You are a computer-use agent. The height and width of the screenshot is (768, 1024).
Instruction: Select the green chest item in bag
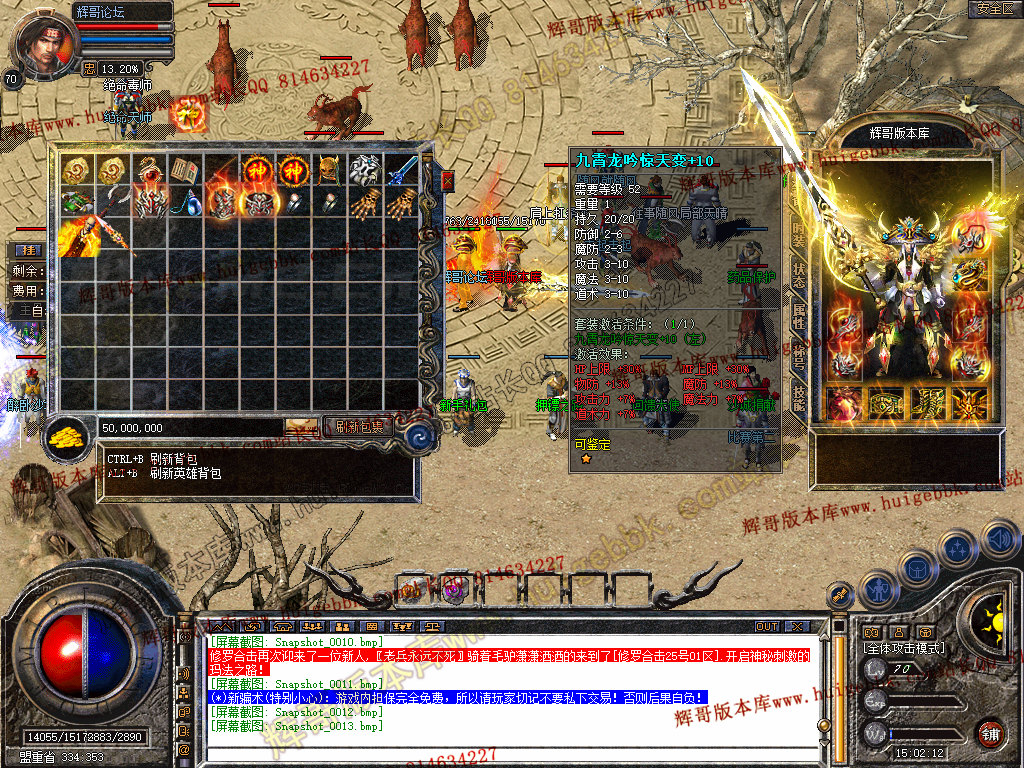pyautogui.click(x=74, y=203)
